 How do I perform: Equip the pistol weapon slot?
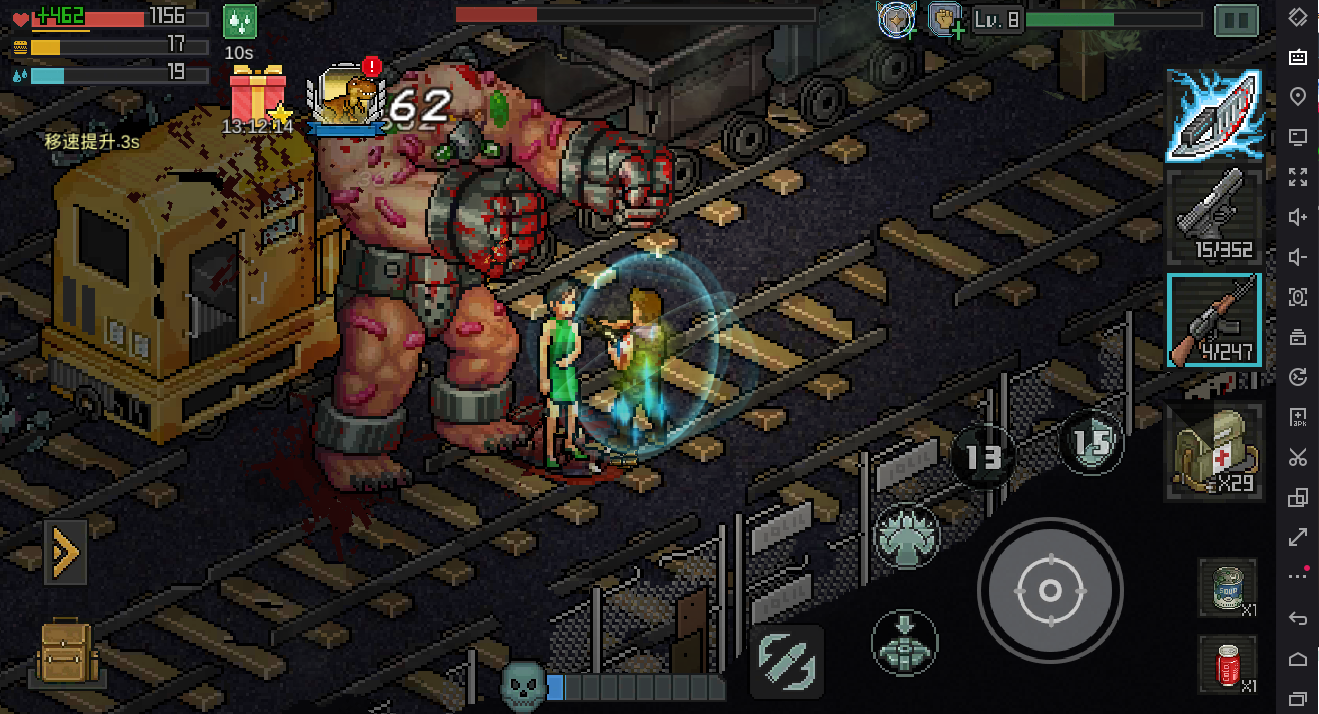[1214, 216]
